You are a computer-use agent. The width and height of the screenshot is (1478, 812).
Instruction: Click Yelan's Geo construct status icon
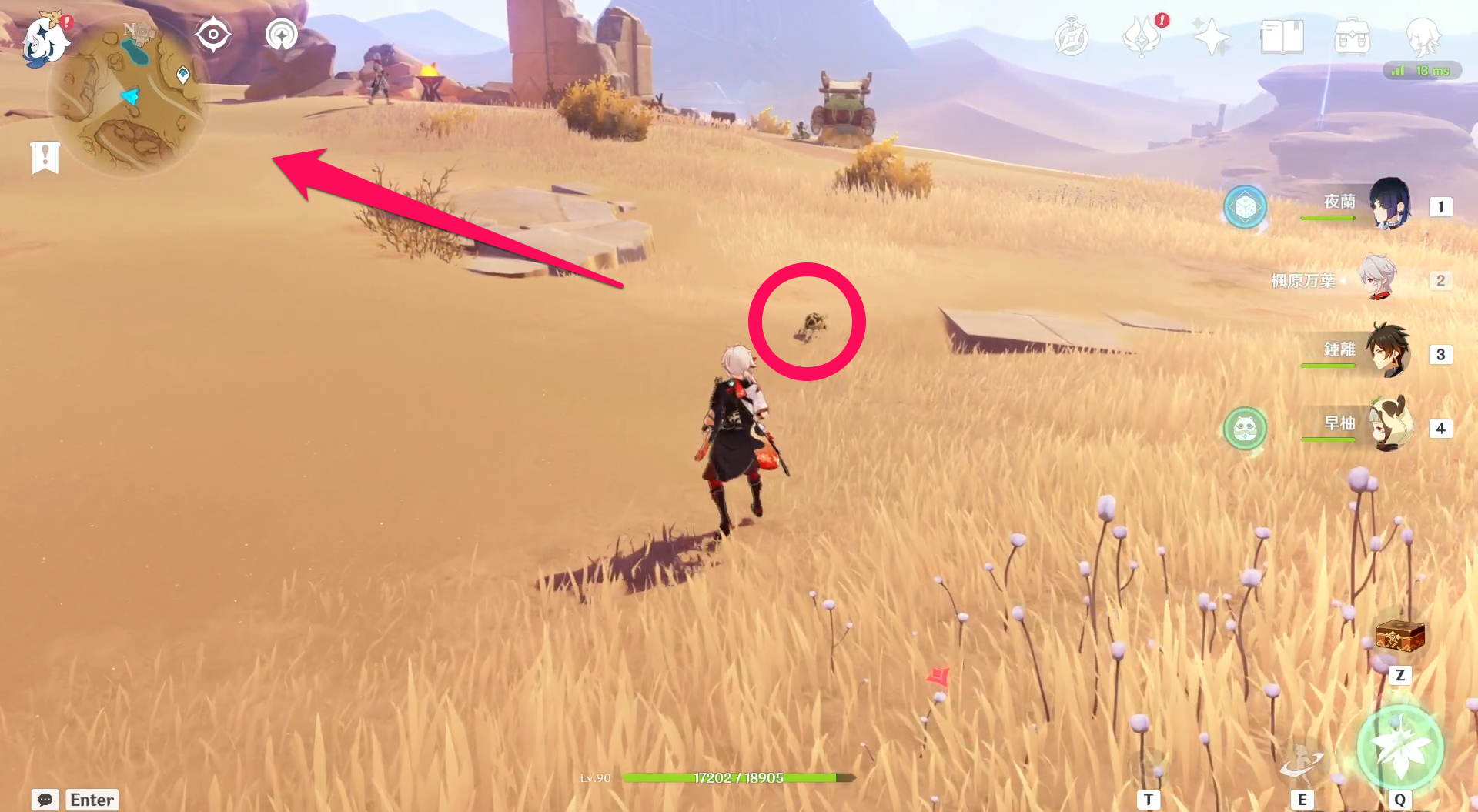click(1246, 208)
